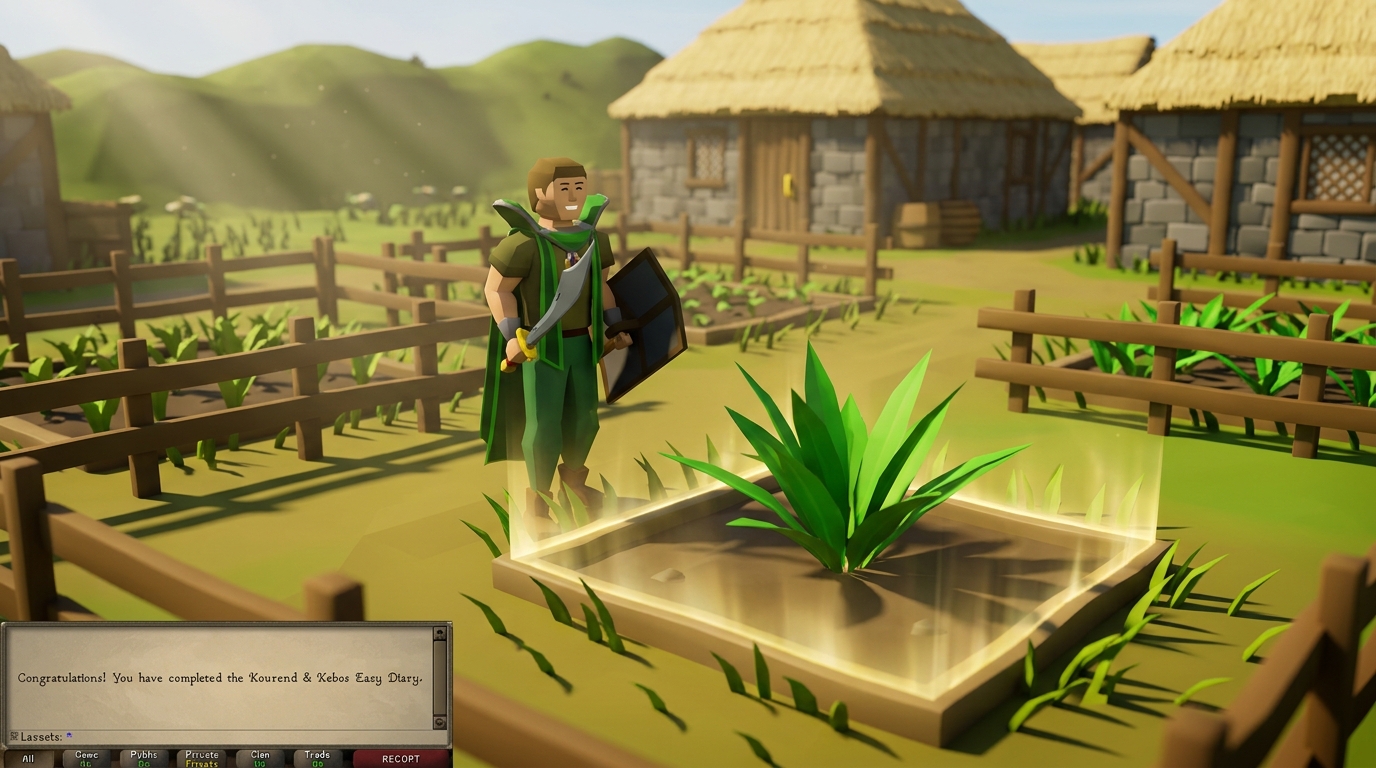
Task: Click the small blue icon after Lassets prompt
Action: coord(68,735)
